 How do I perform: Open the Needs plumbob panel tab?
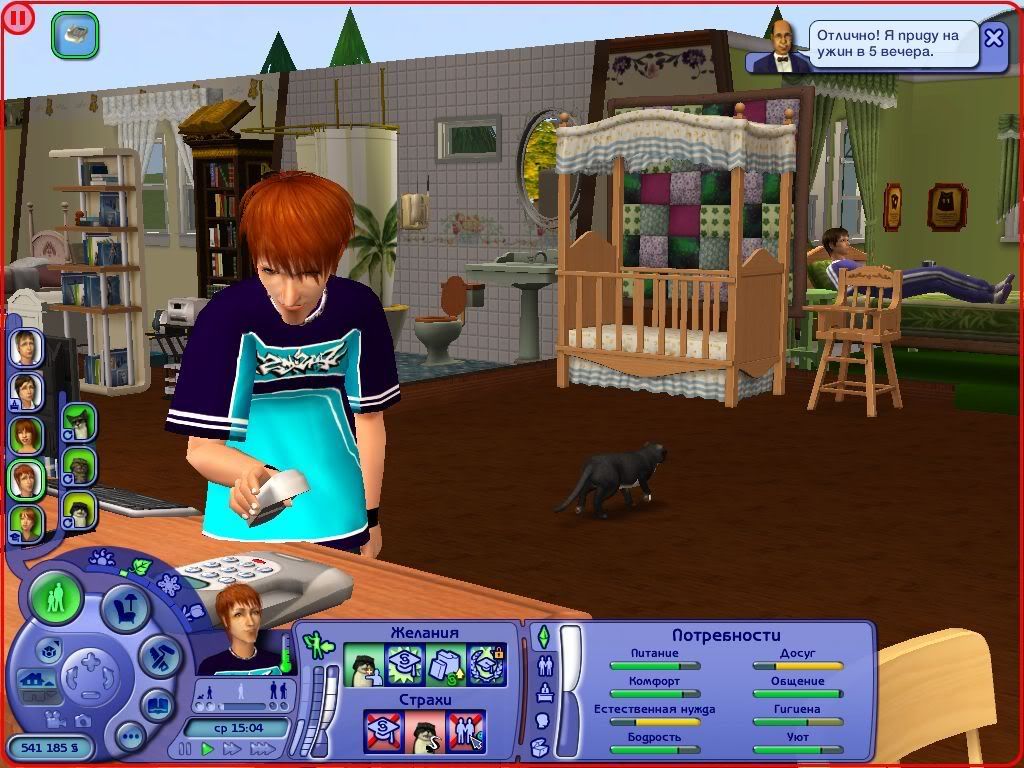(544, 636)
